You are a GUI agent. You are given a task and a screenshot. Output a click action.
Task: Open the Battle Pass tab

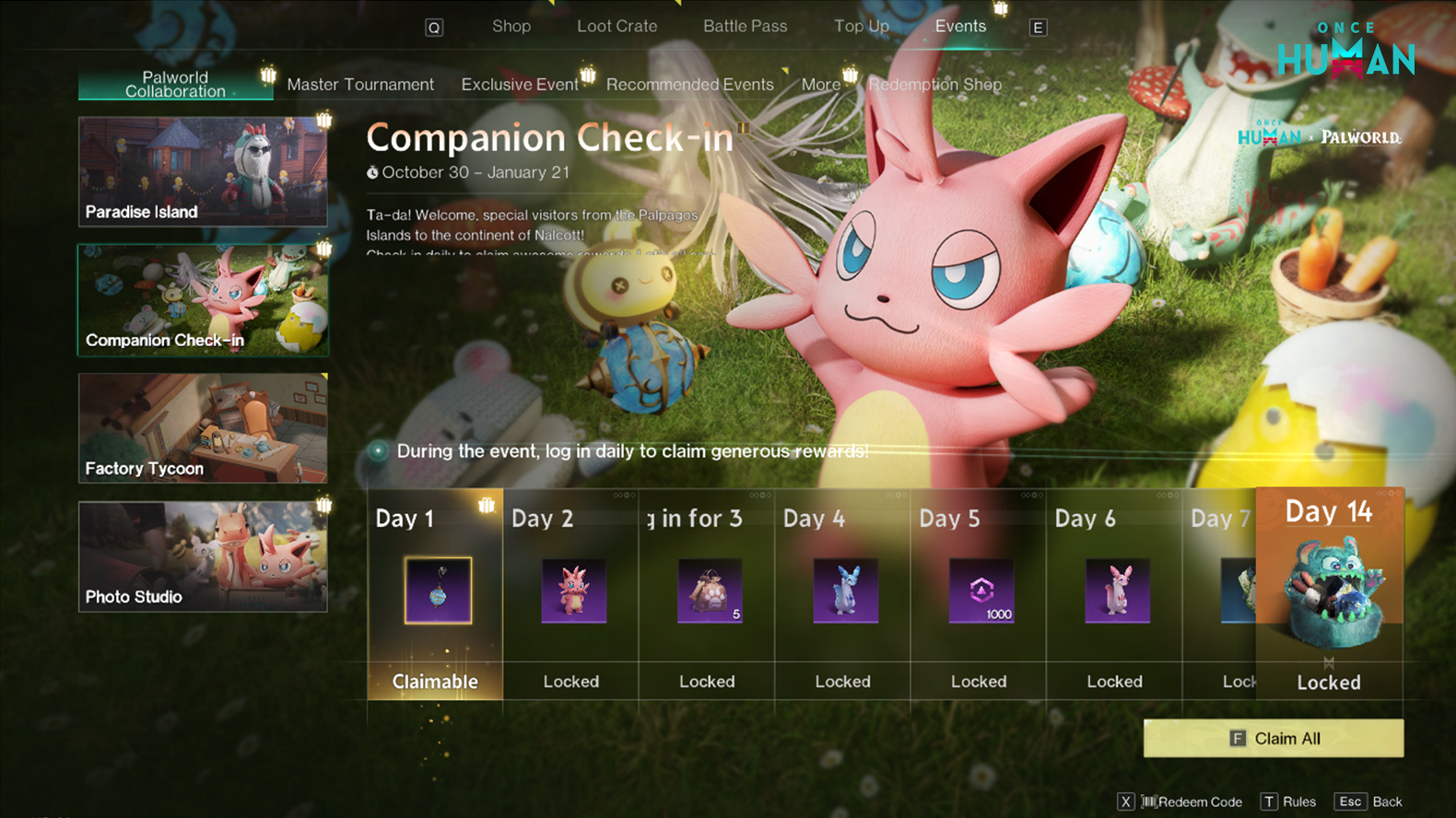coord(745,27)
